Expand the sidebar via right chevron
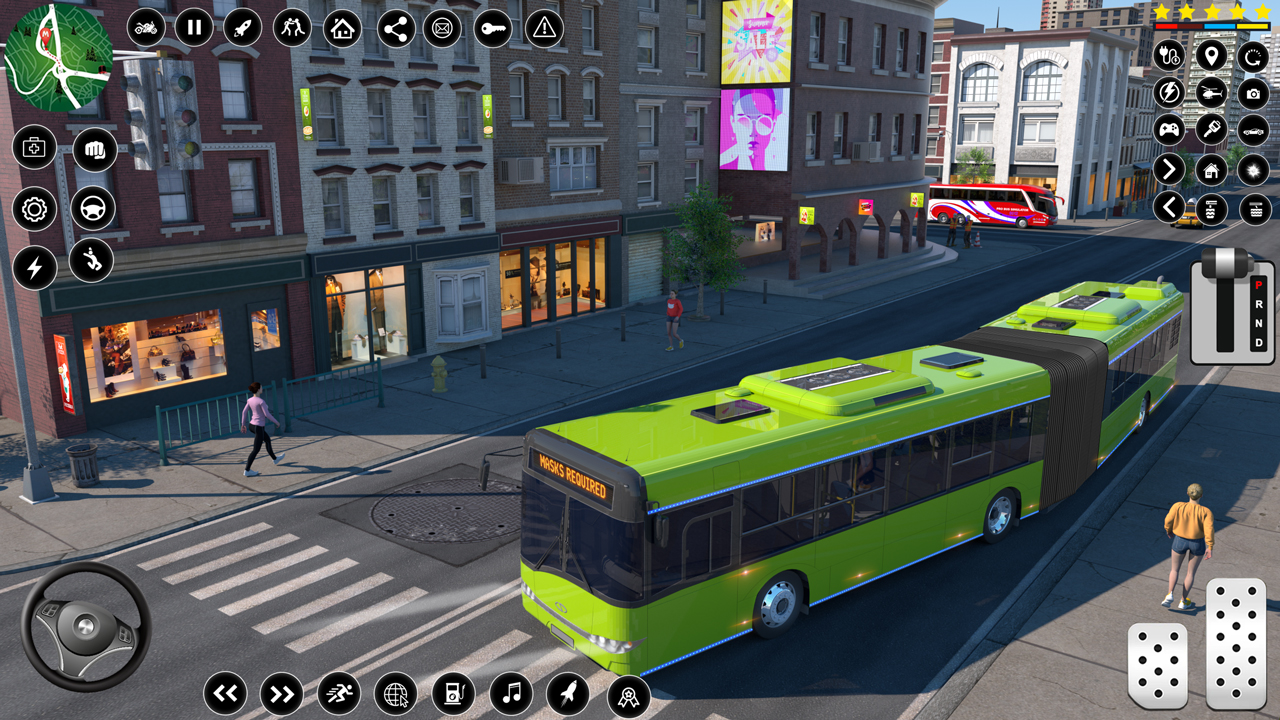This screenshot has width=1280, height=720. (x=1168, y=170)
